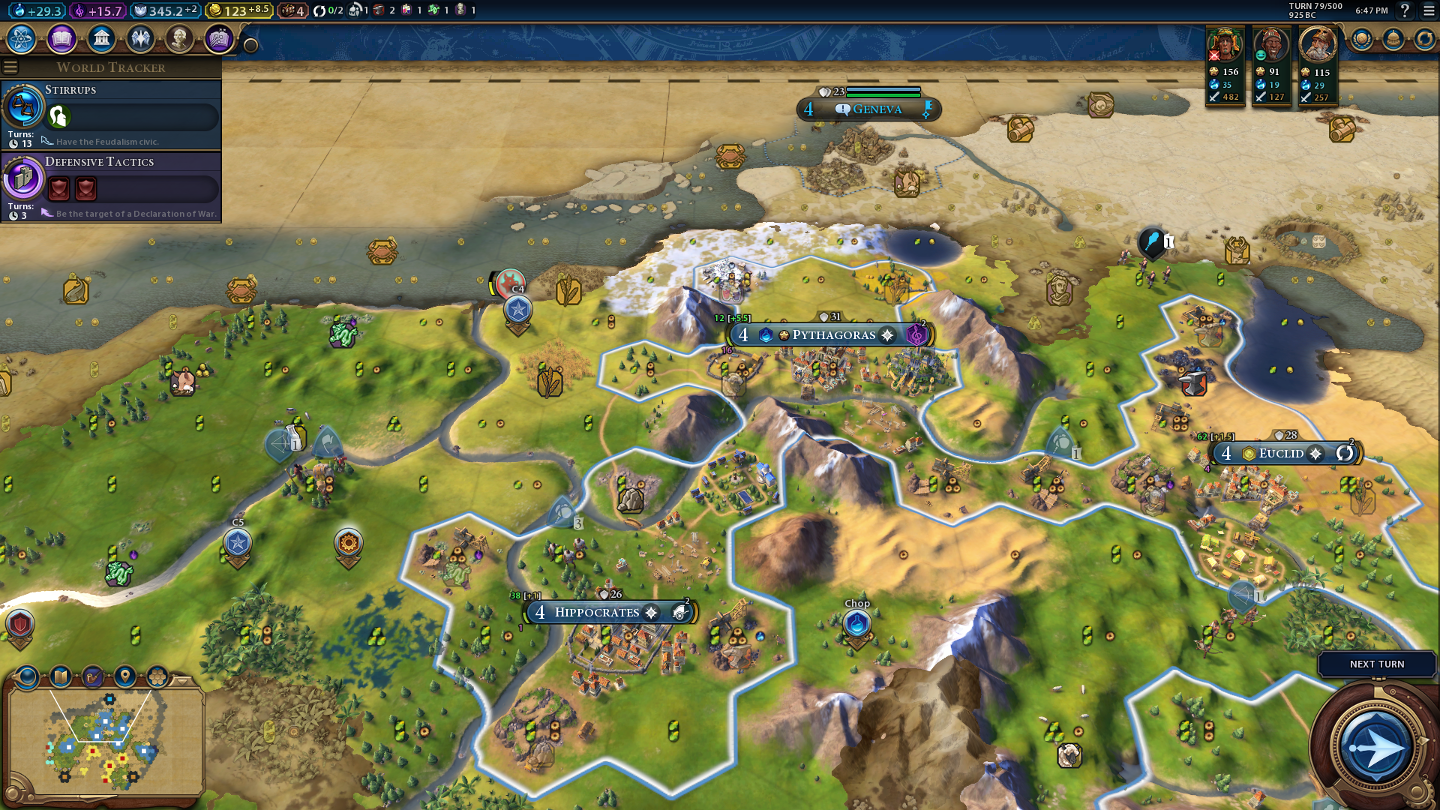Open the Government screen button
Image resolution: width=1440 pixels, height=810 pixels.
pyautogui.click(x=100, y=39)
